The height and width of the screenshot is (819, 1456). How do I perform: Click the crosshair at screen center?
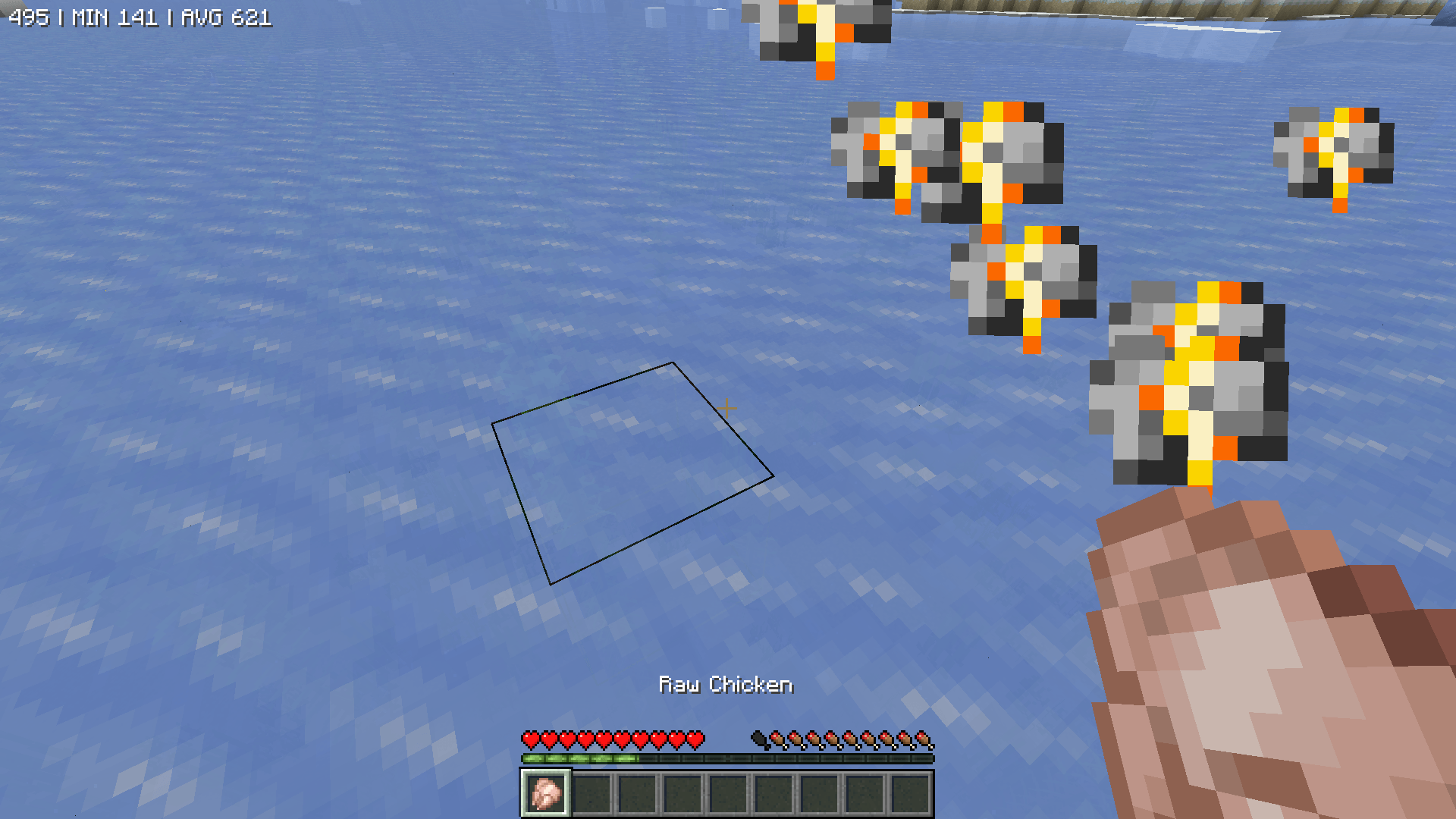pos(728,409)
